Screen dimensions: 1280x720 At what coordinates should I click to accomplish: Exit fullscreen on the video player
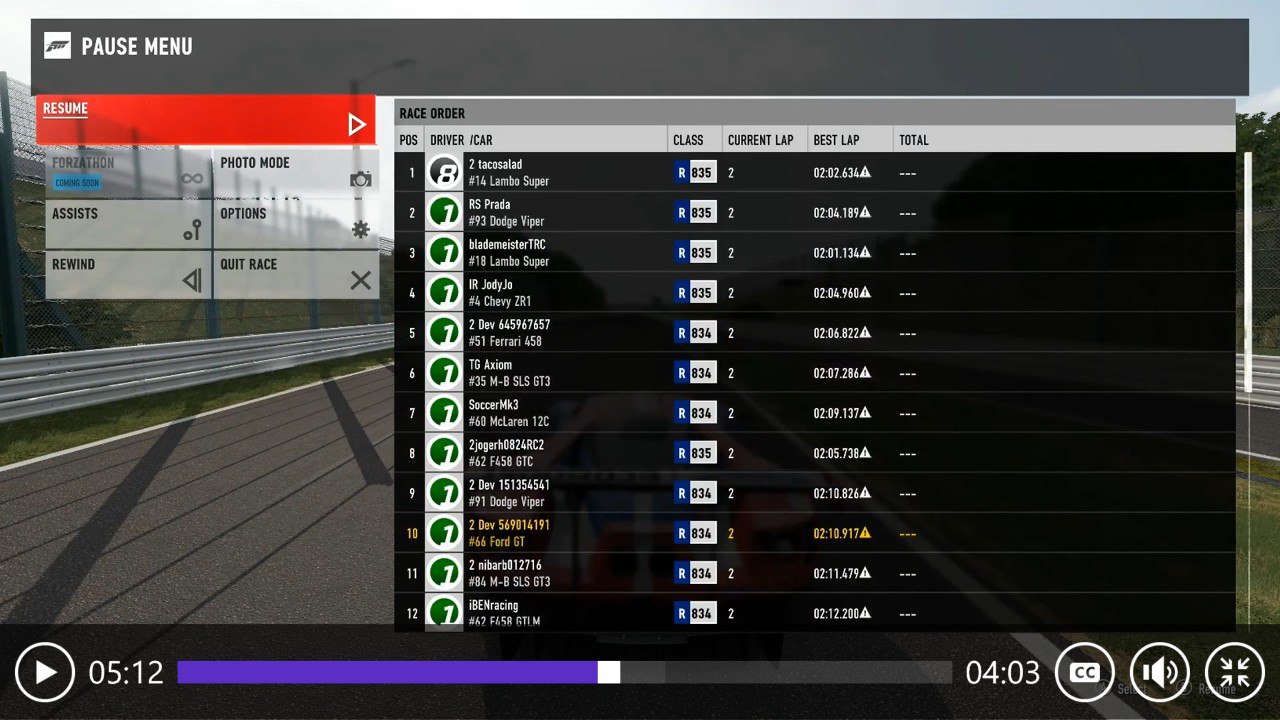(x=1235, y=672)
